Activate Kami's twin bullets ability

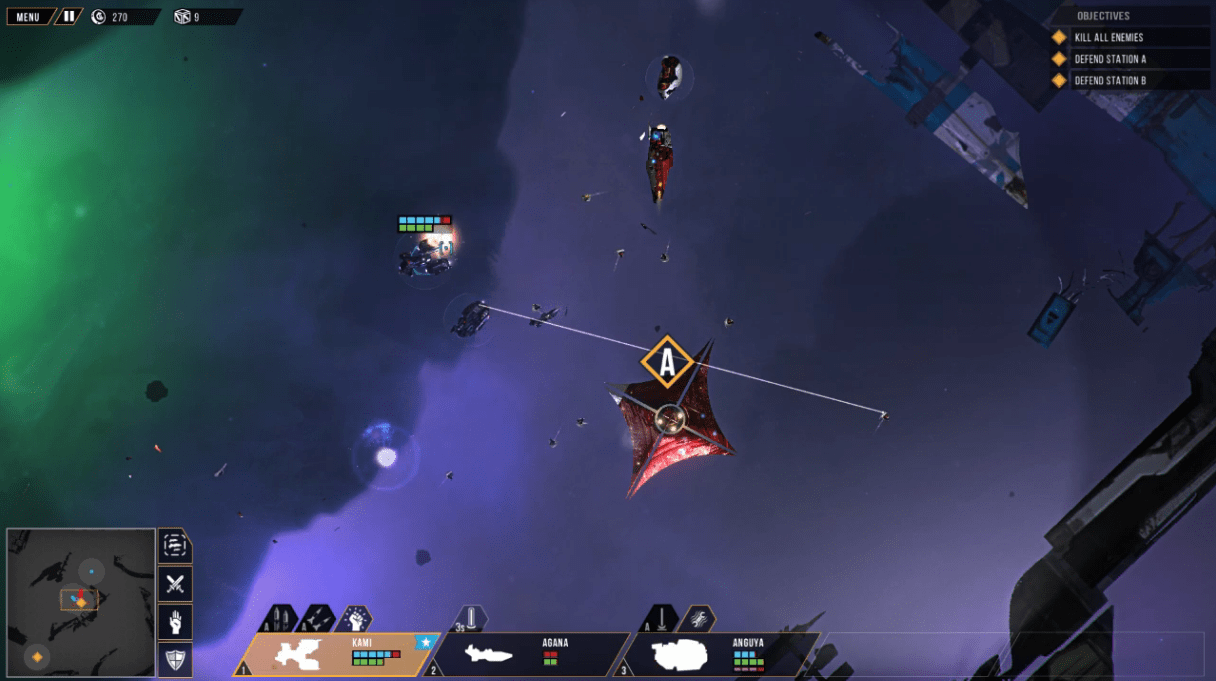pyautogui.click(x=279, y=619)
